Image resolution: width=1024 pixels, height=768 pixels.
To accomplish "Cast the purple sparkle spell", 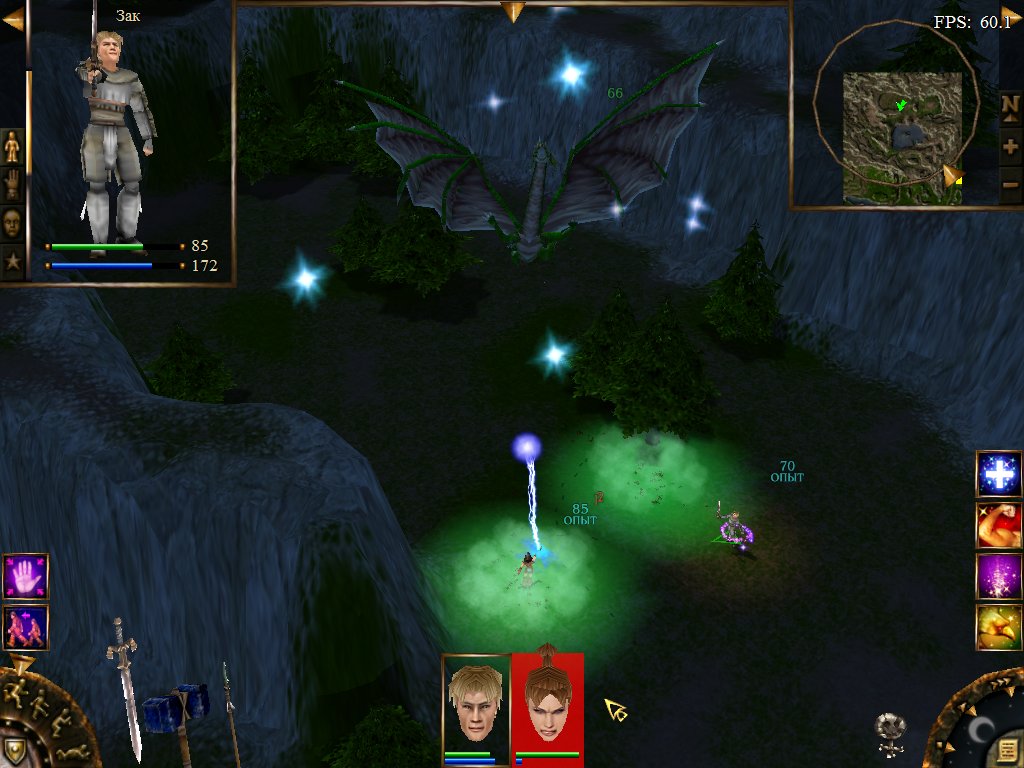I will click(997, 575).
